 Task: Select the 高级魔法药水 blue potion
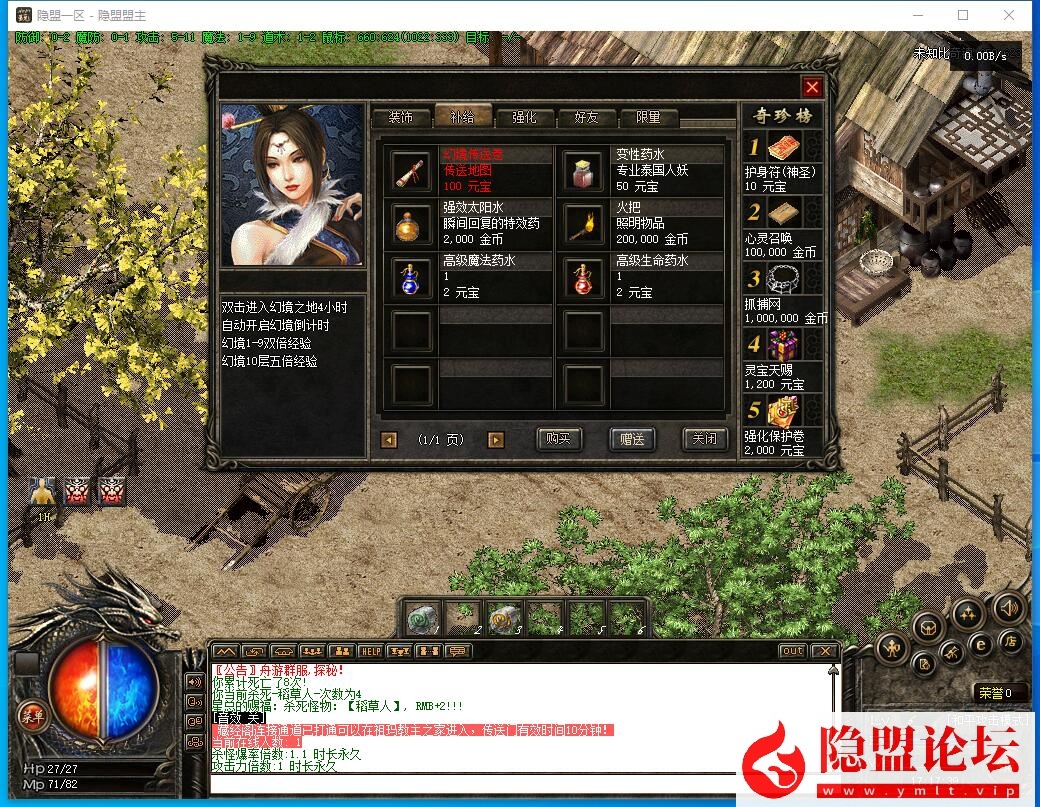[410, 277]
